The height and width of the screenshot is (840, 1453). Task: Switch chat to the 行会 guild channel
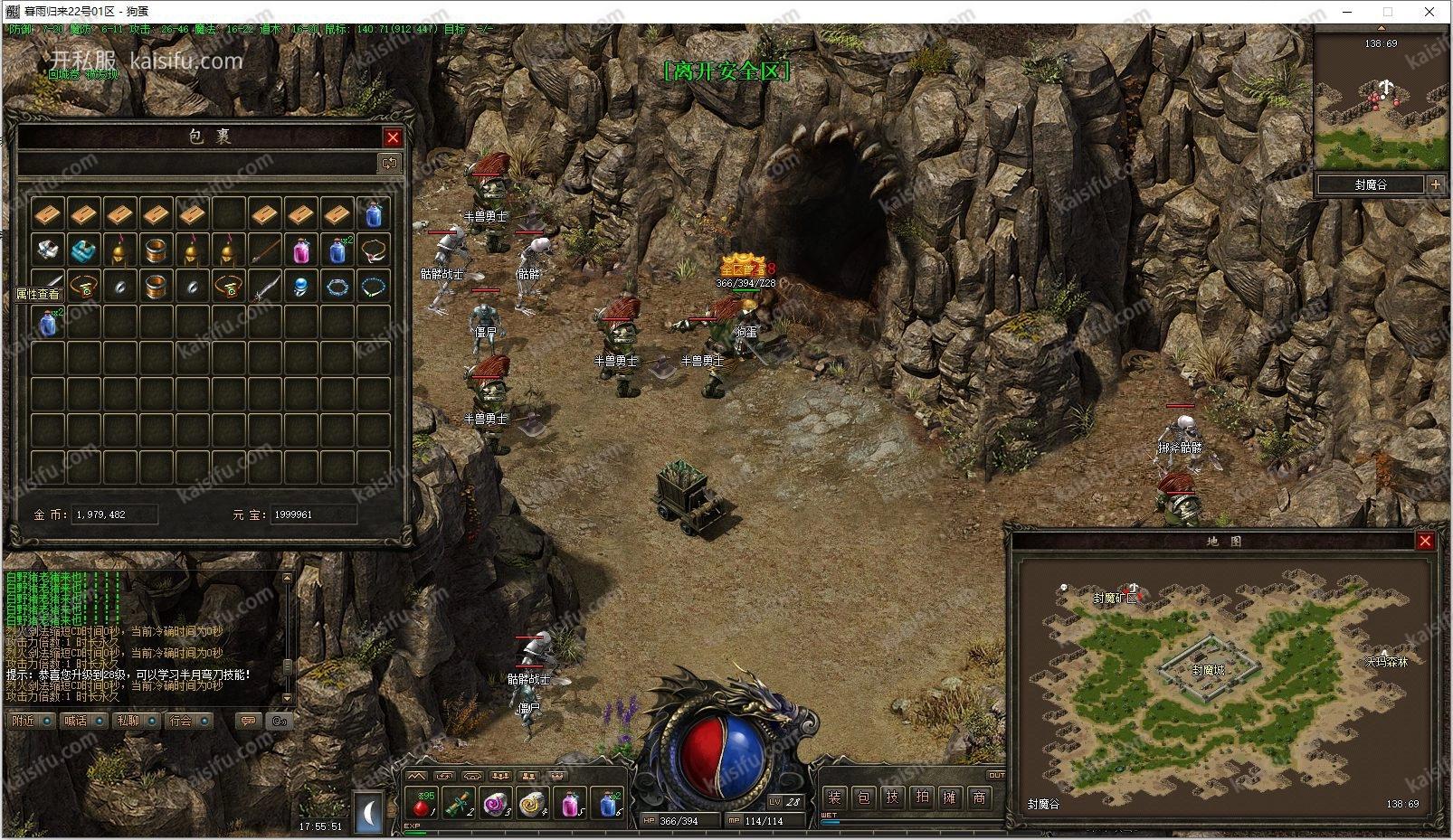181,721
